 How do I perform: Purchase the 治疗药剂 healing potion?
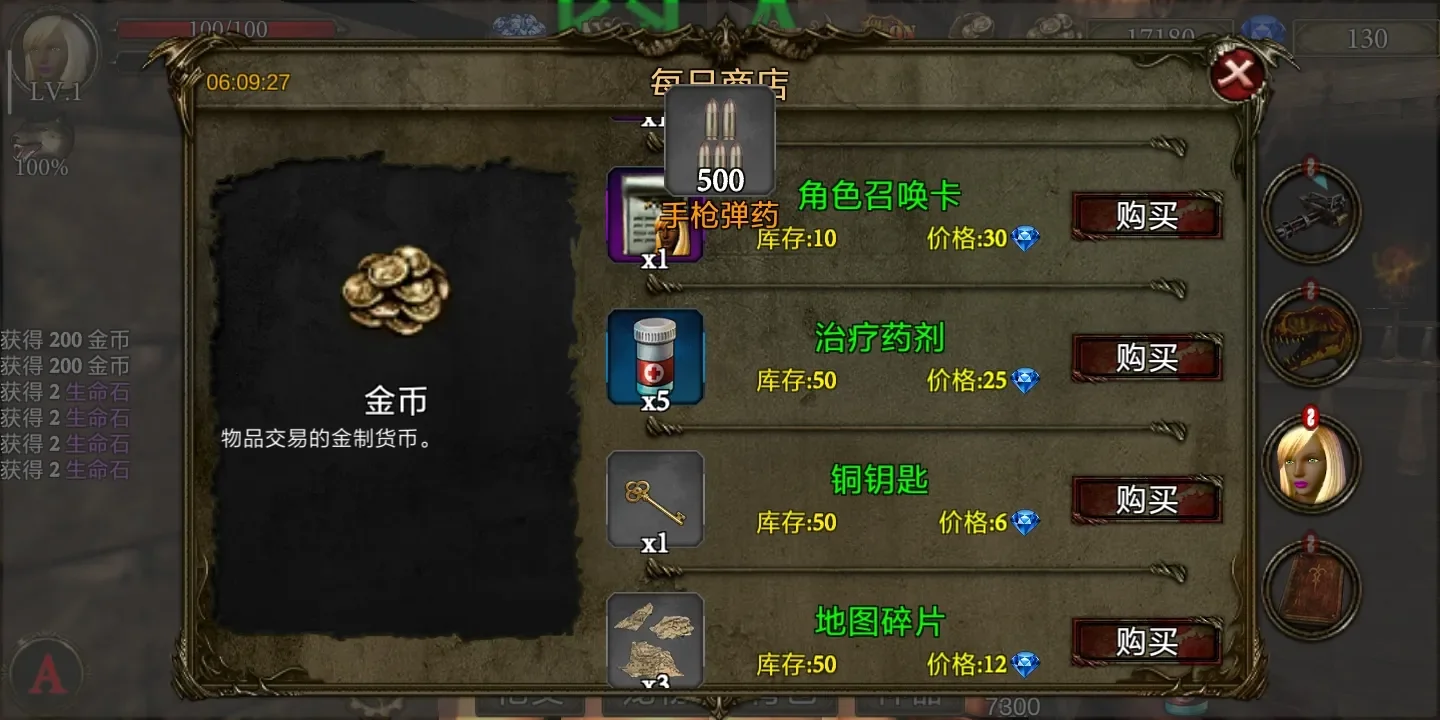pyautogui.click(x=1146, y=358)
